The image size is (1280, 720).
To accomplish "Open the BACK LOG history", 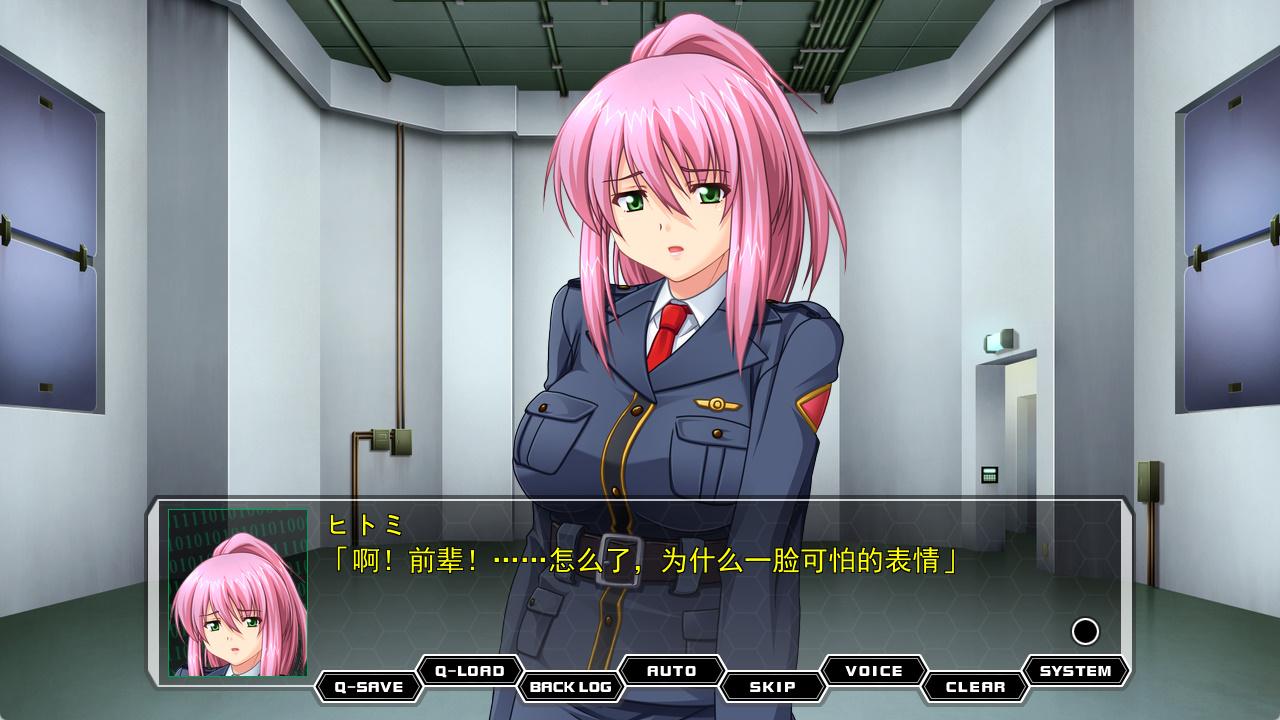I will [x=571, y=687].
